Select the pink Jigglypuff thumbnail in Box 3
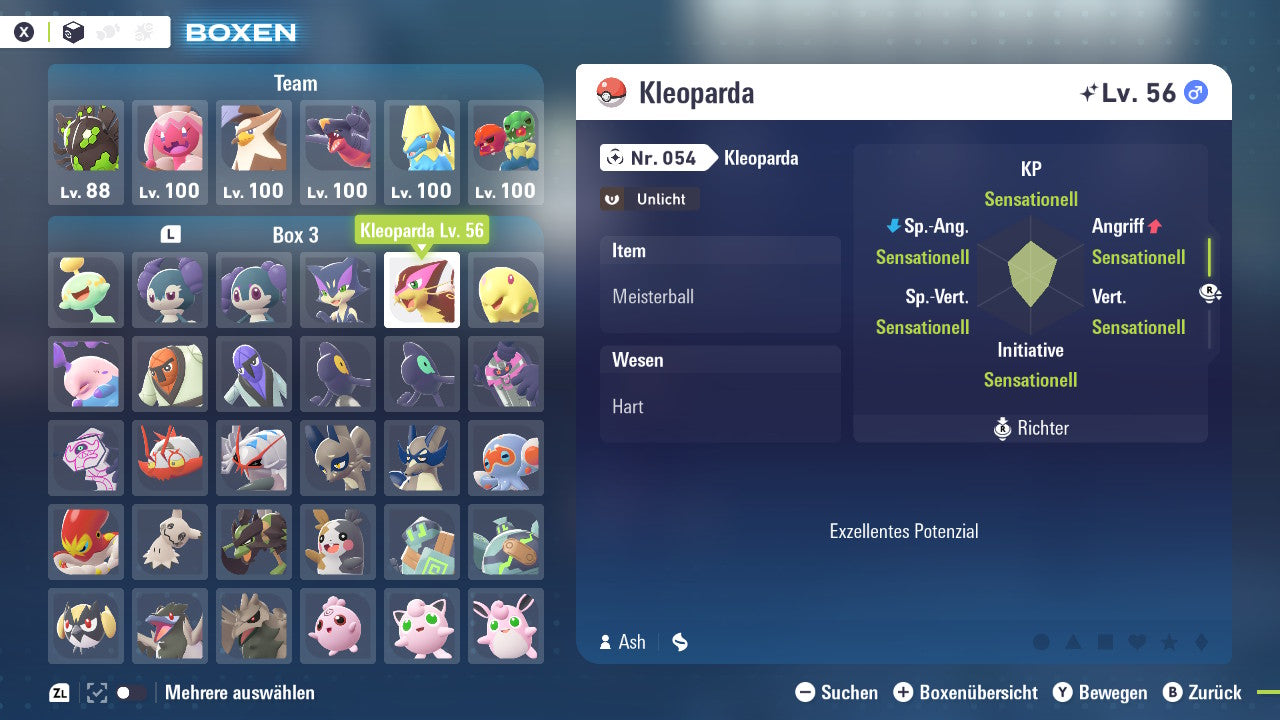 (421, 626)
